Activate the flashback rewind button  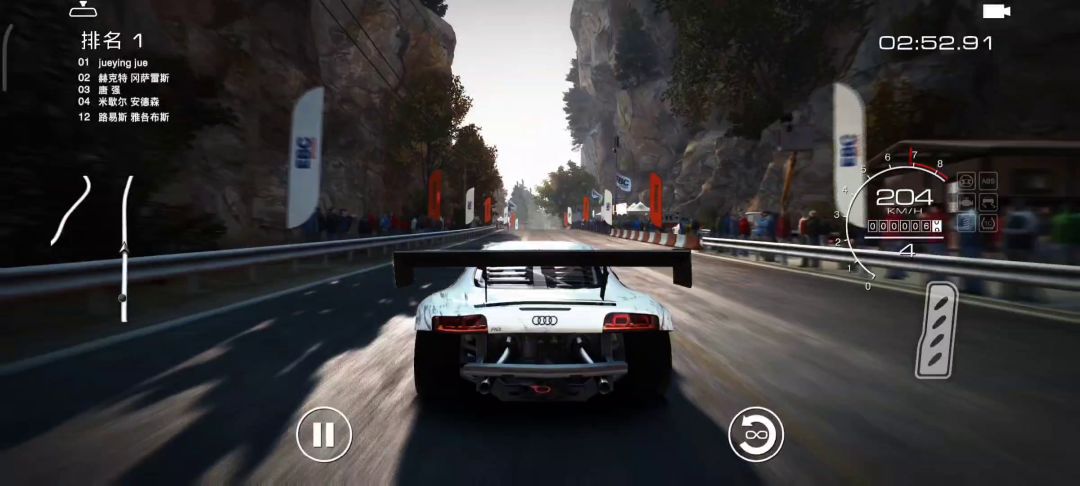(x=755, y=435)
